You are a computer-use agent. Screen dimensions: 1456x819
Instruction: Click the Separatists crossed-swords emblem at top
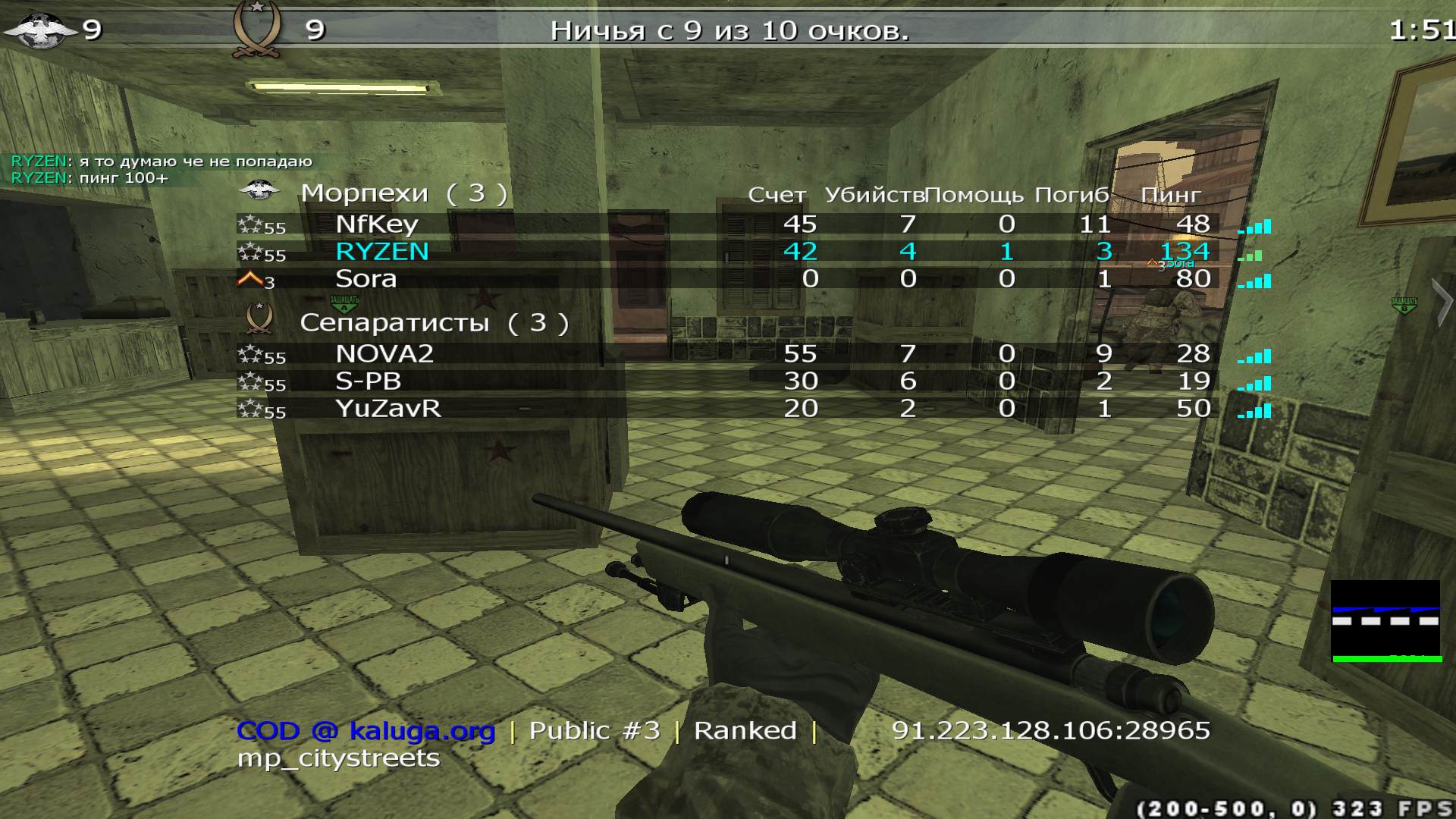258,30
